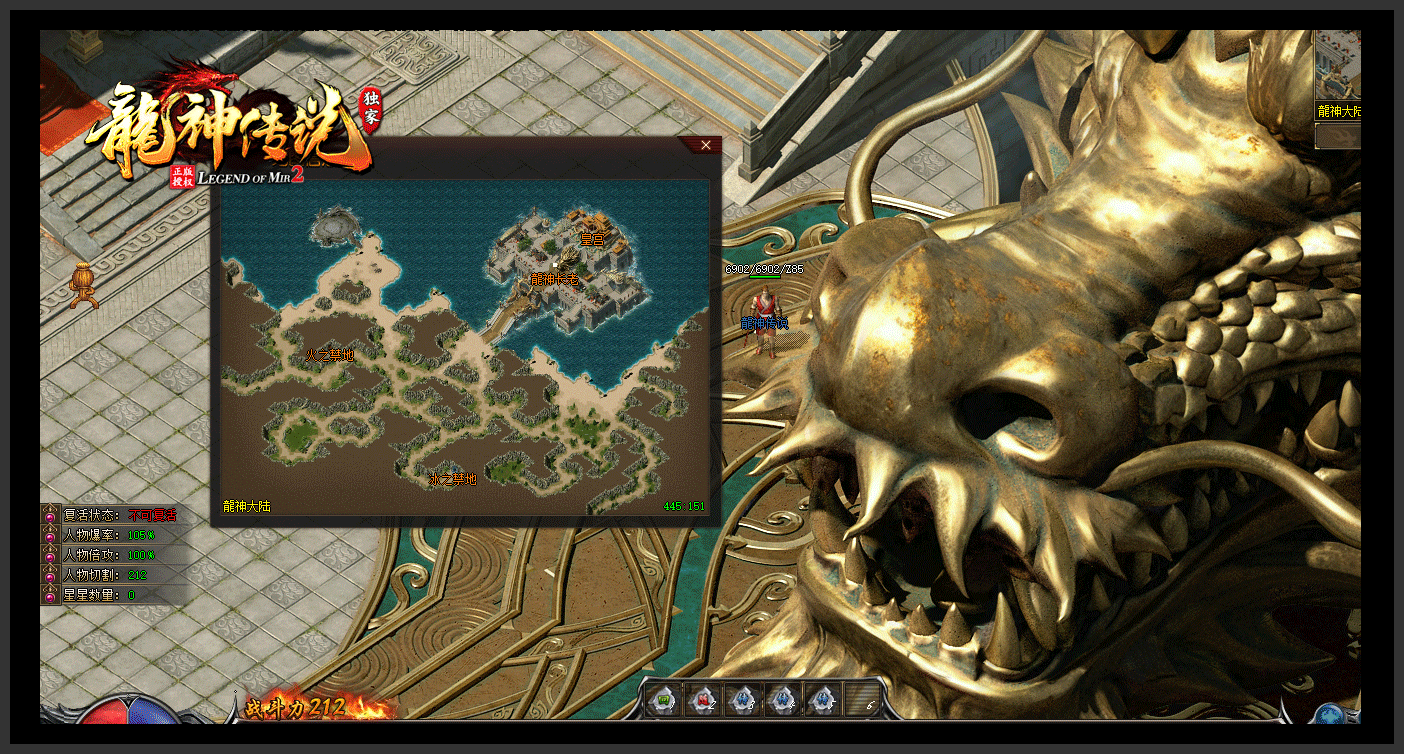Use the green scroll in hotbar slot 1
1404x754 pixels.
[662, 699]
